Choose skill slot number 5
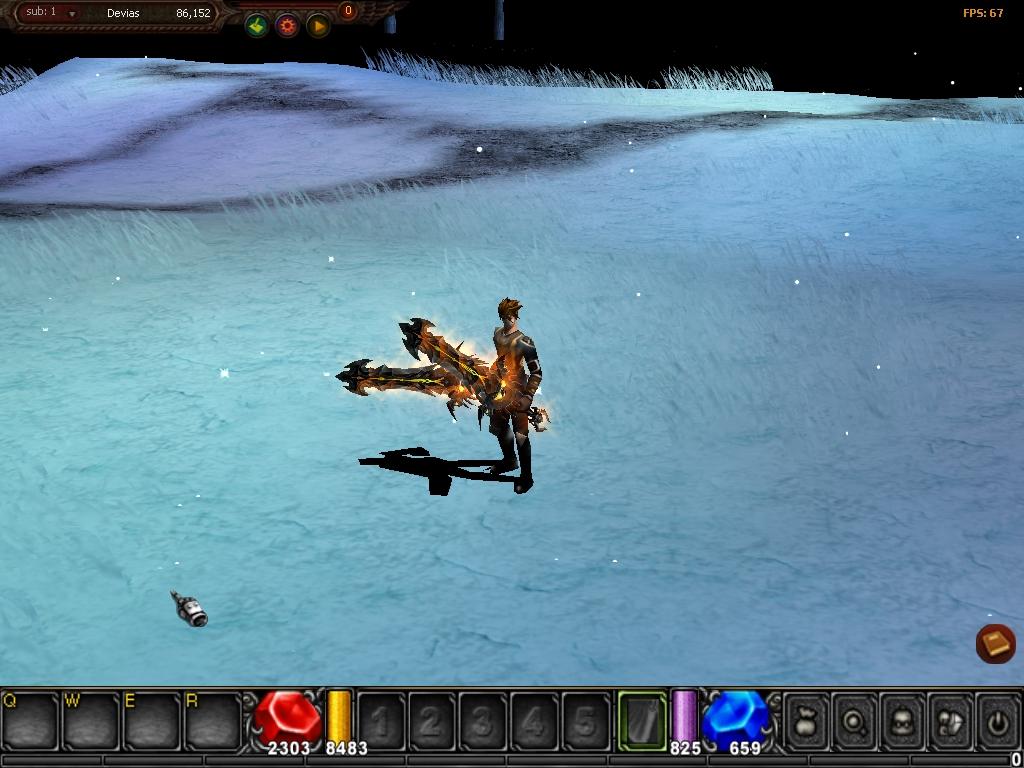1024x768 pixels. 585,720
